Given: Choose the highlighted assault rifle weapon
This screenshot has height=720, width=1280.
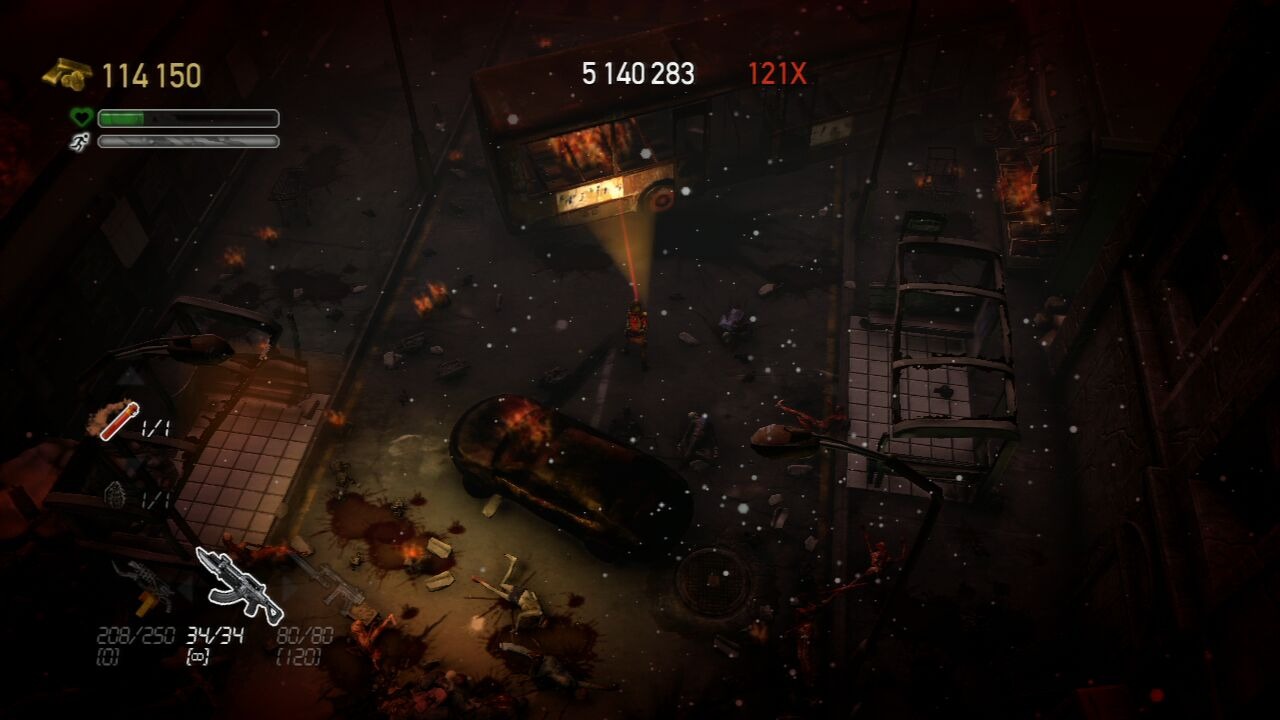Looking at the screenshot, I should pyautogui.click(x=238, y=585).
